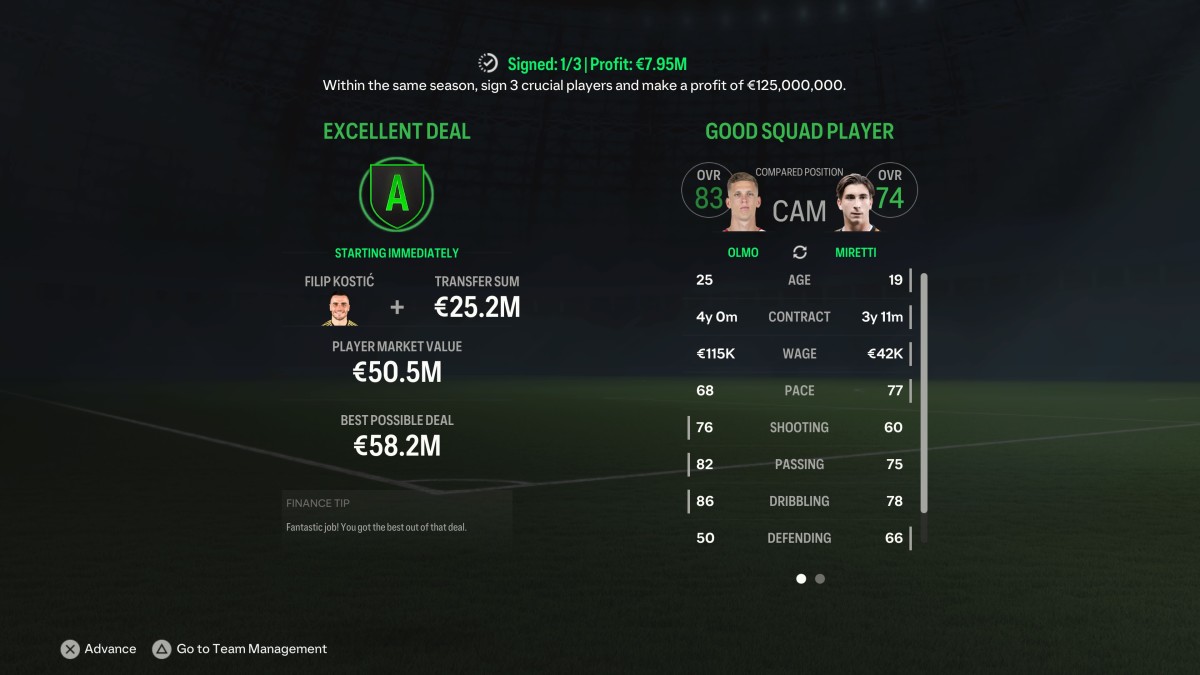Image resolution: width=1200 pixels, height=675 pixels.
Task: Show the second comparison page dot
Action: (x=820, y=578)
